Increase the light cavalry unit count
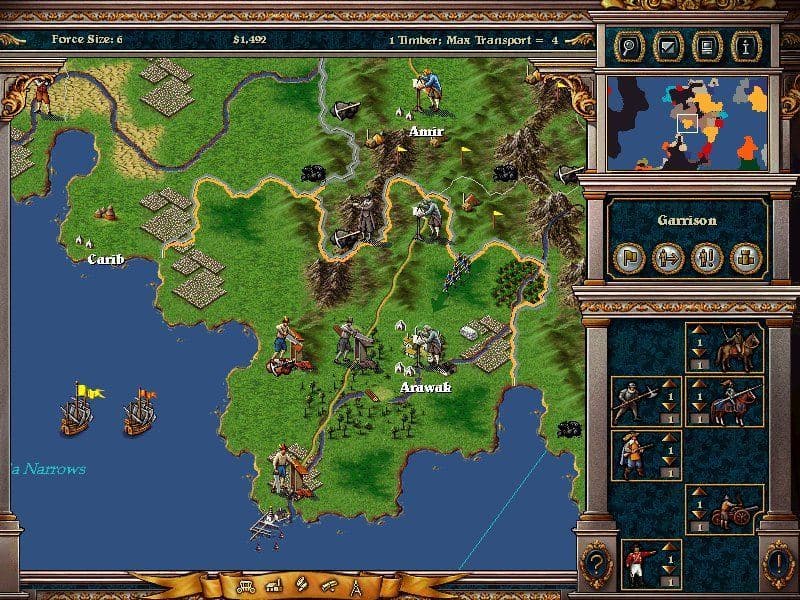The image size is (800, 600). (x=700, y=328)
